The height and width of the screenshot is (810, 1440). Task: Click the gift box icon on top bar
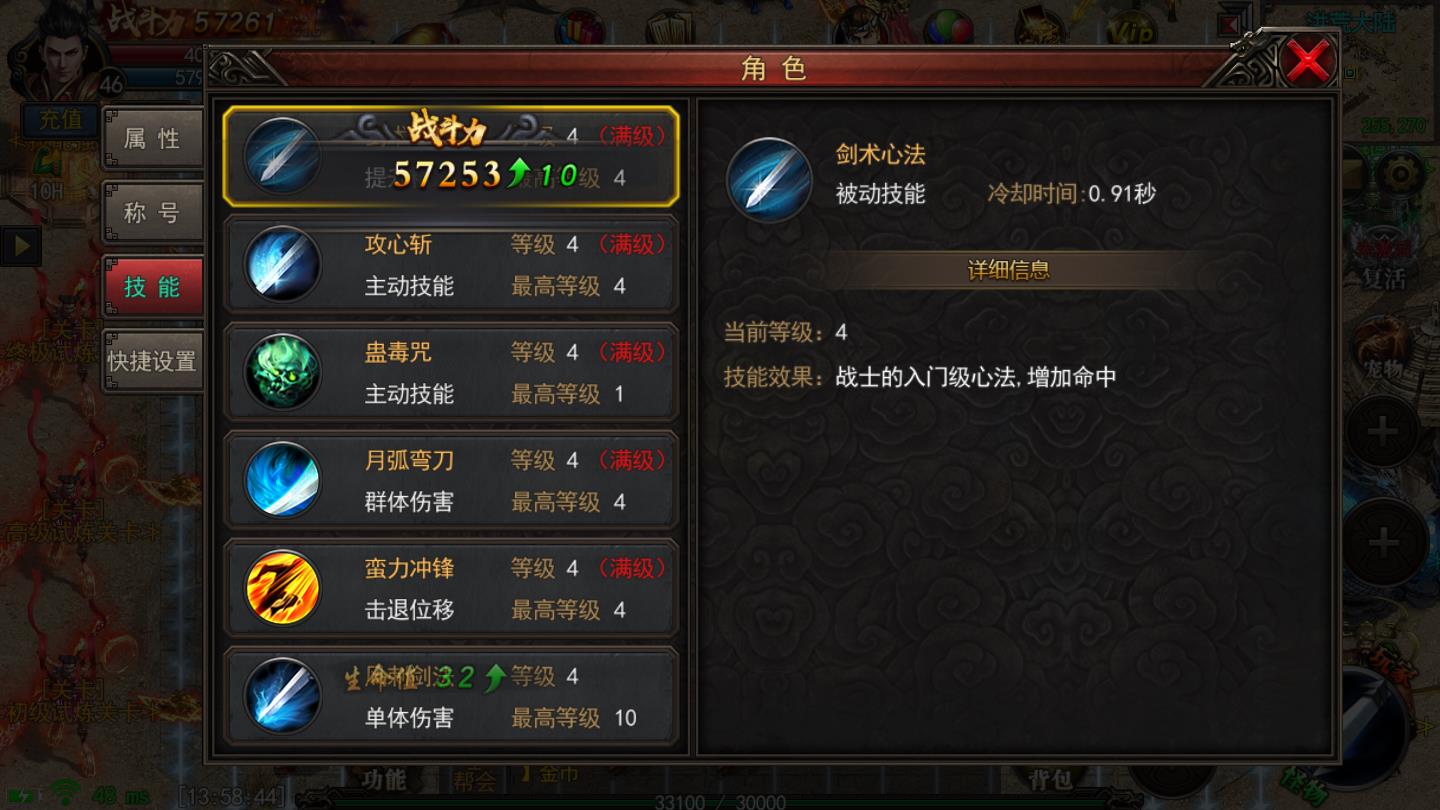[x=578, y=25]
